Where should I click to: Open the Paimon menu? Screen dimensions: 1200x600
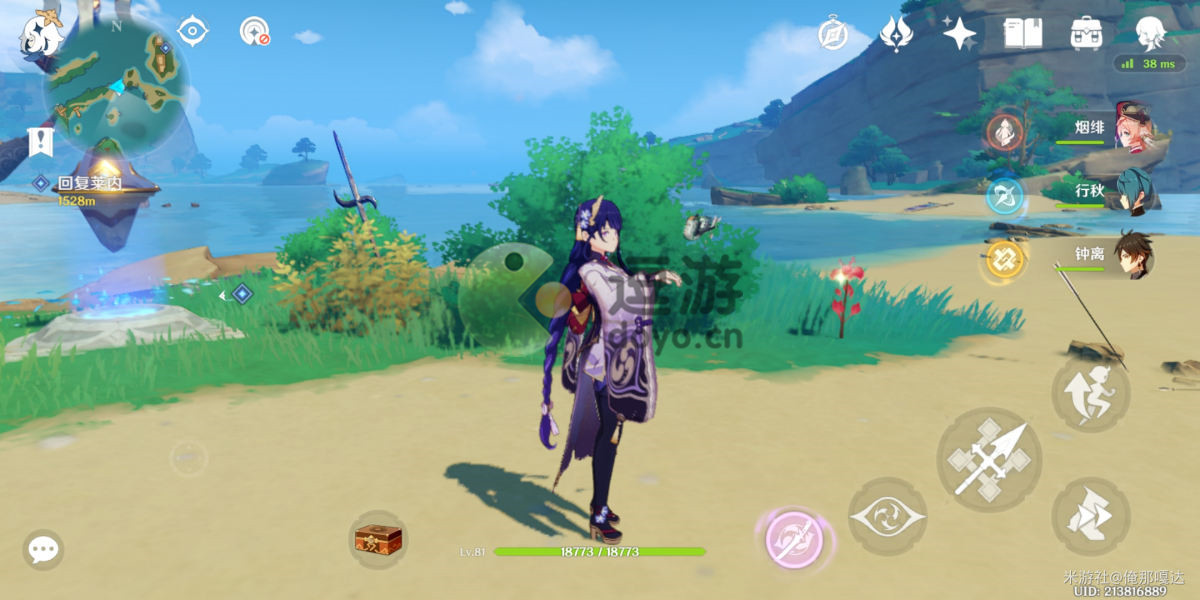[40, 35]
